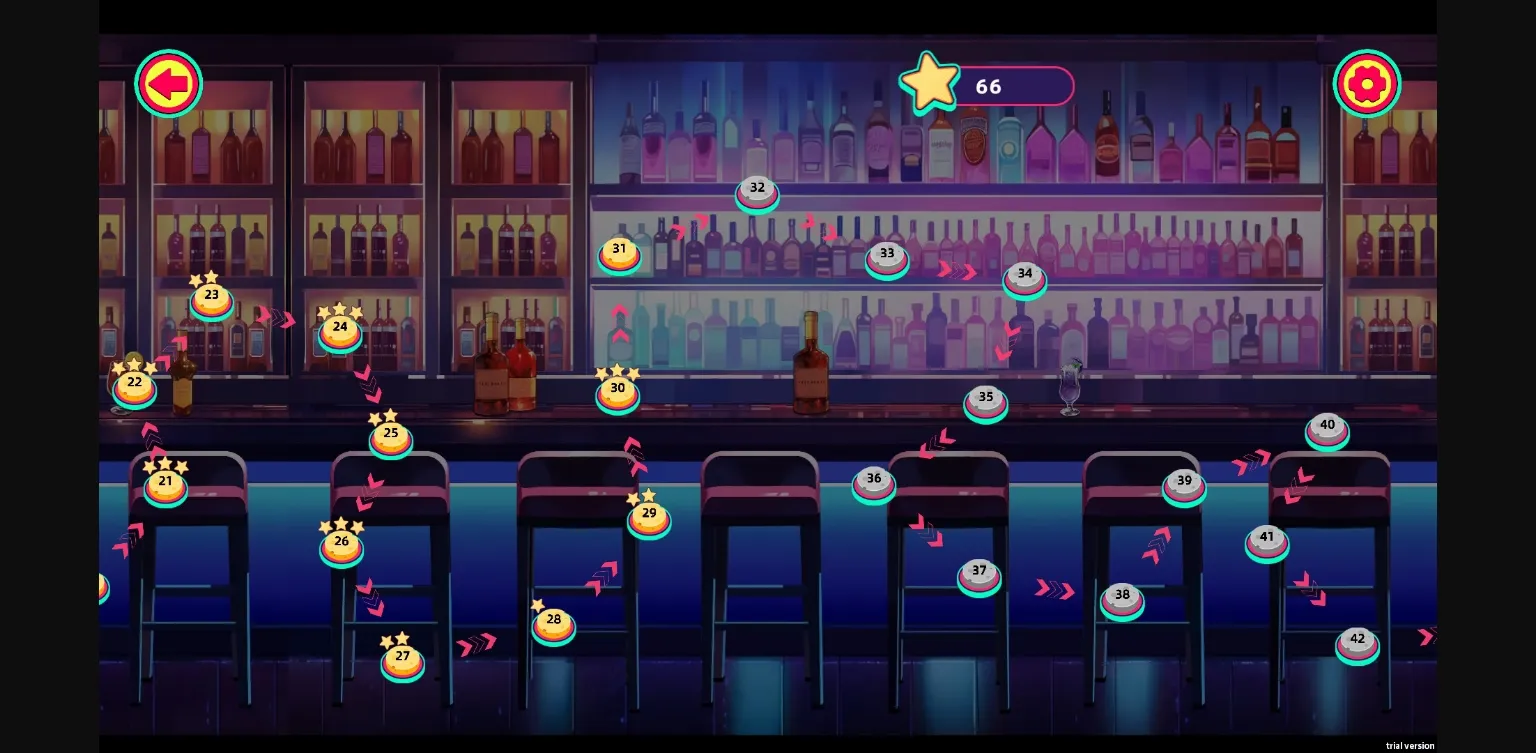Open level 42
The image size is (1536, 753).
[1357, 643]
